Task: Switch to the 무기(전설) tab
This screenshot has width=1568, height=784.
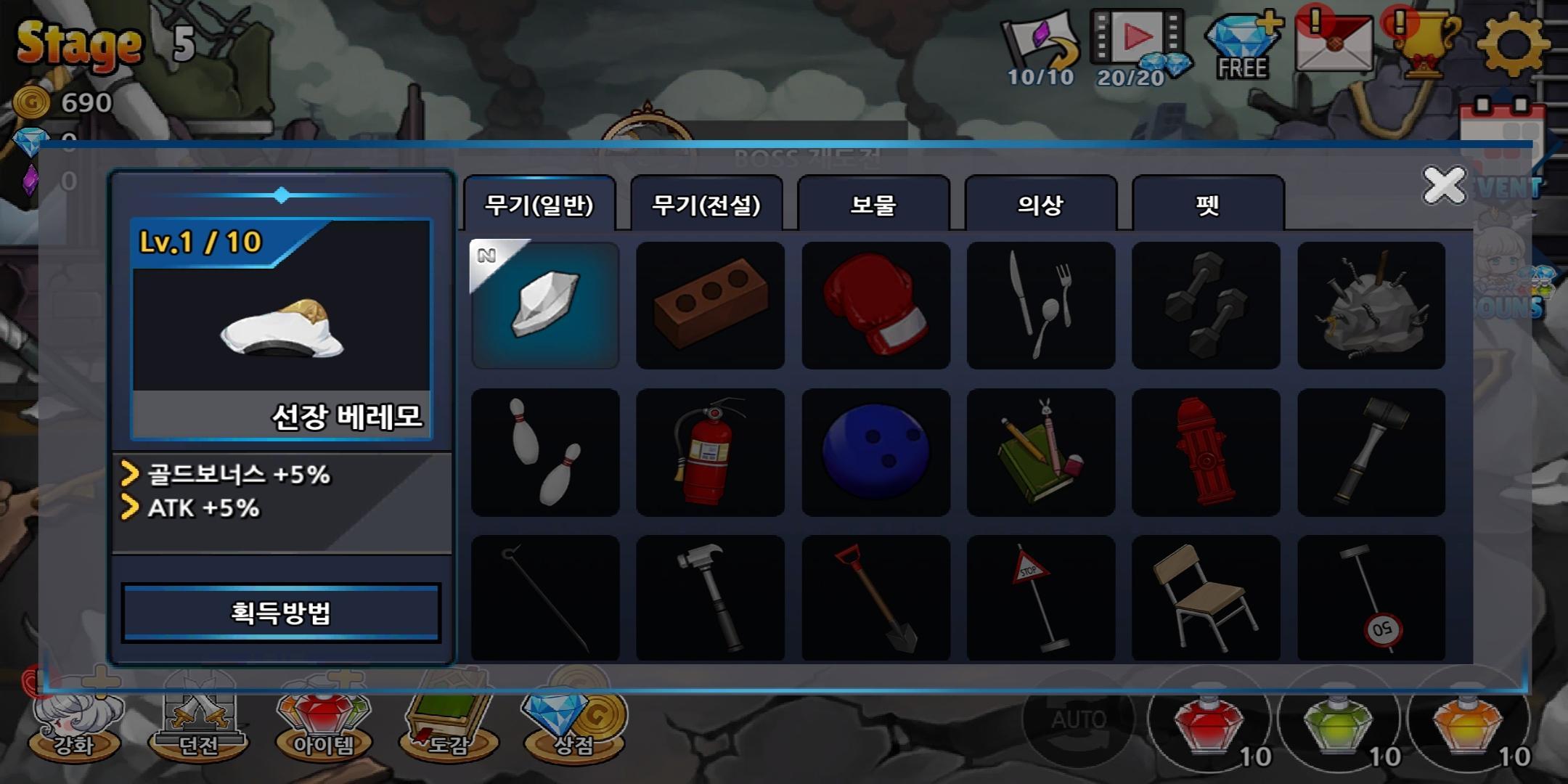Action: (706, 205)
